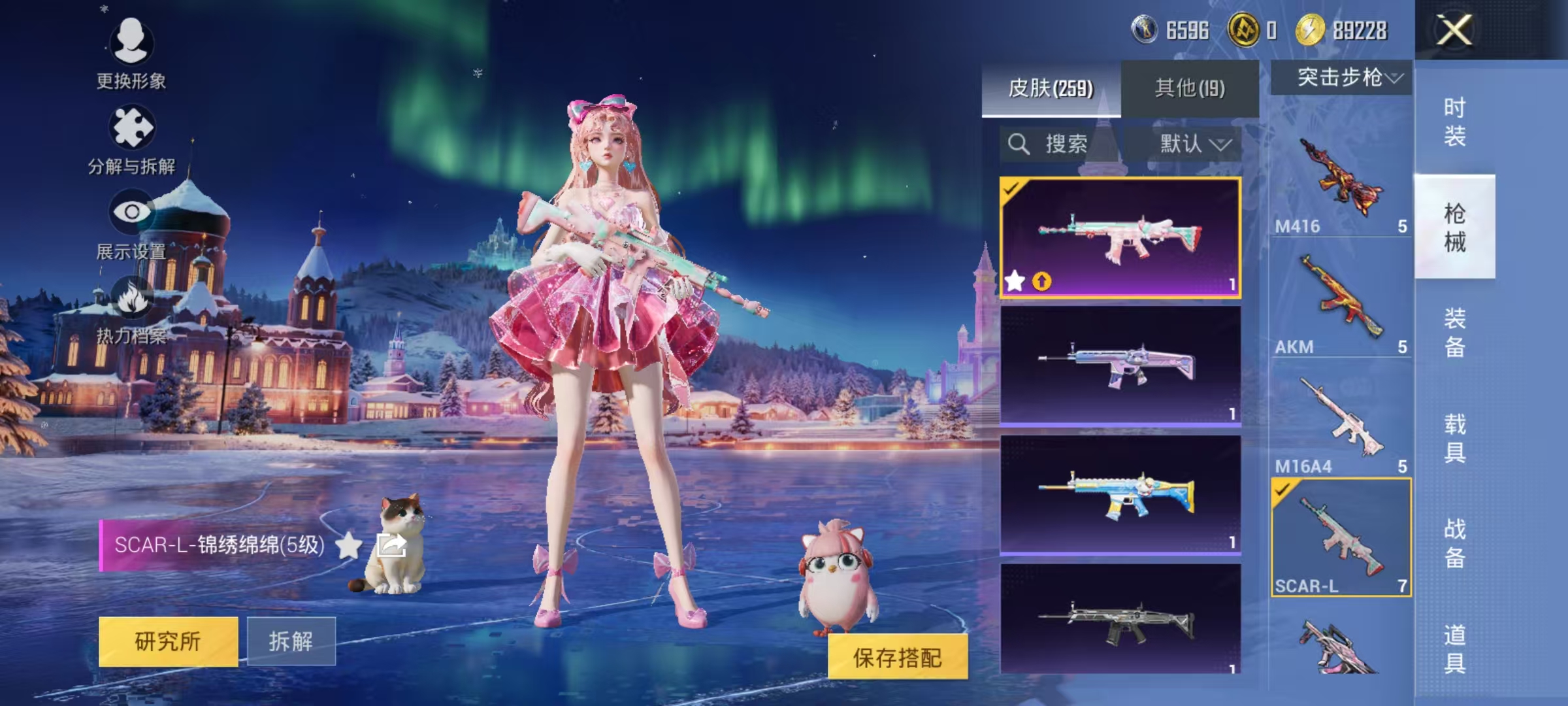
Task: Open the 默认 sort order dropdown
Action: 1192,144
